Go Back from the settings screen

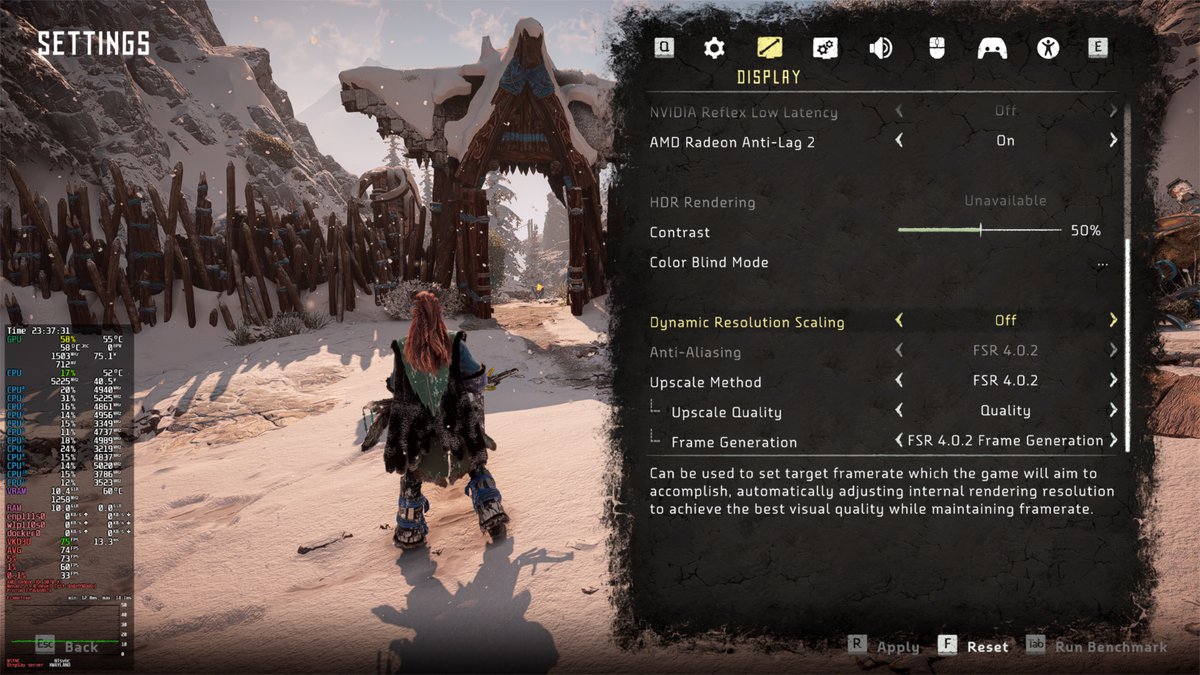[80, 647]
